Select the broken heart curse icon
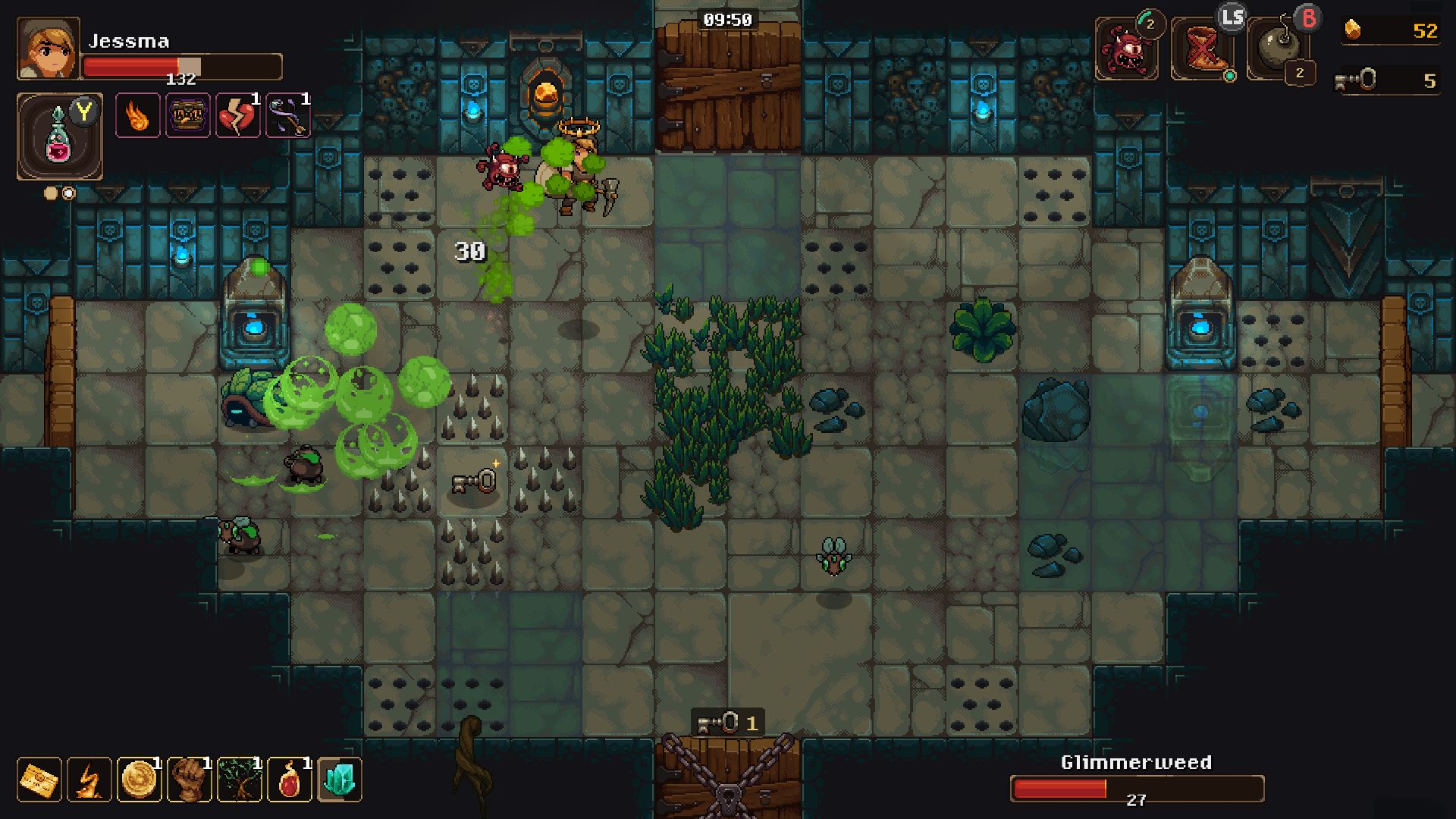1456x819 pixels. pyautogui.click(x=237, y=116)
